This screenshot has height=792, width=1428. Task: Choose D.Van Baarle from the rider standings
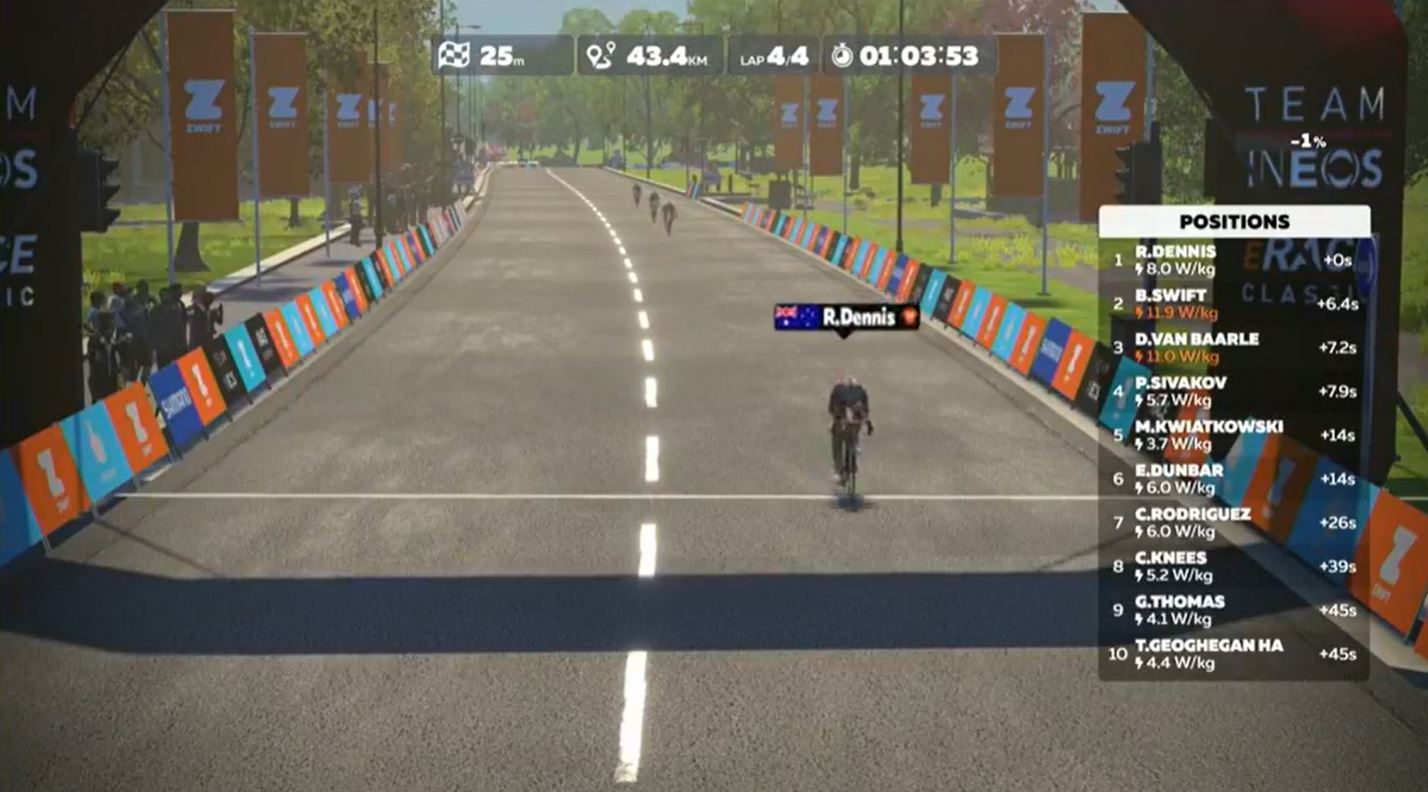[x=1233, y=348]
